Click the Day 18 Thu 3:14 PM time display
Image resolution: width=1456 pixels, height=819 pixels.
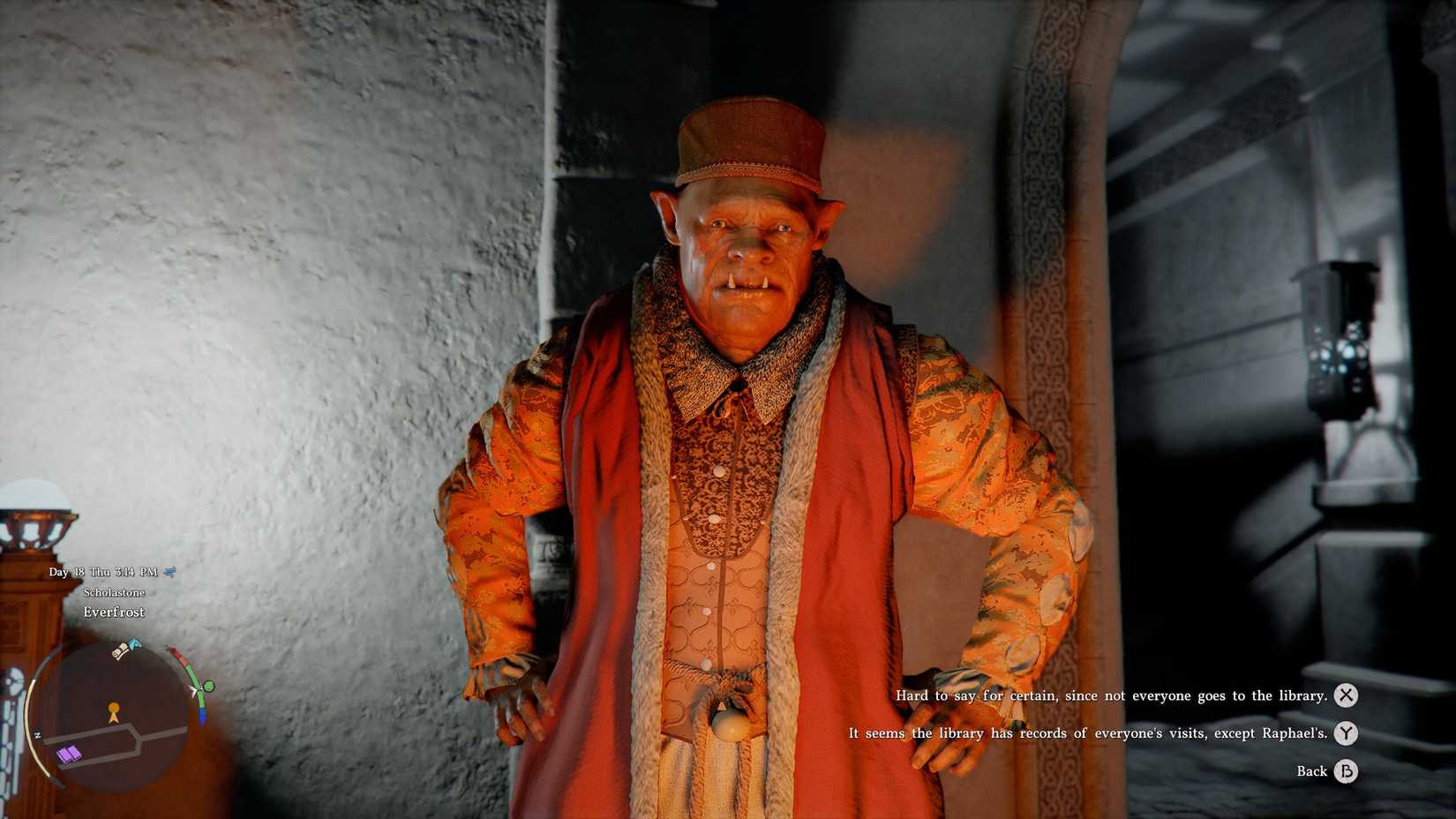[103, 572]
